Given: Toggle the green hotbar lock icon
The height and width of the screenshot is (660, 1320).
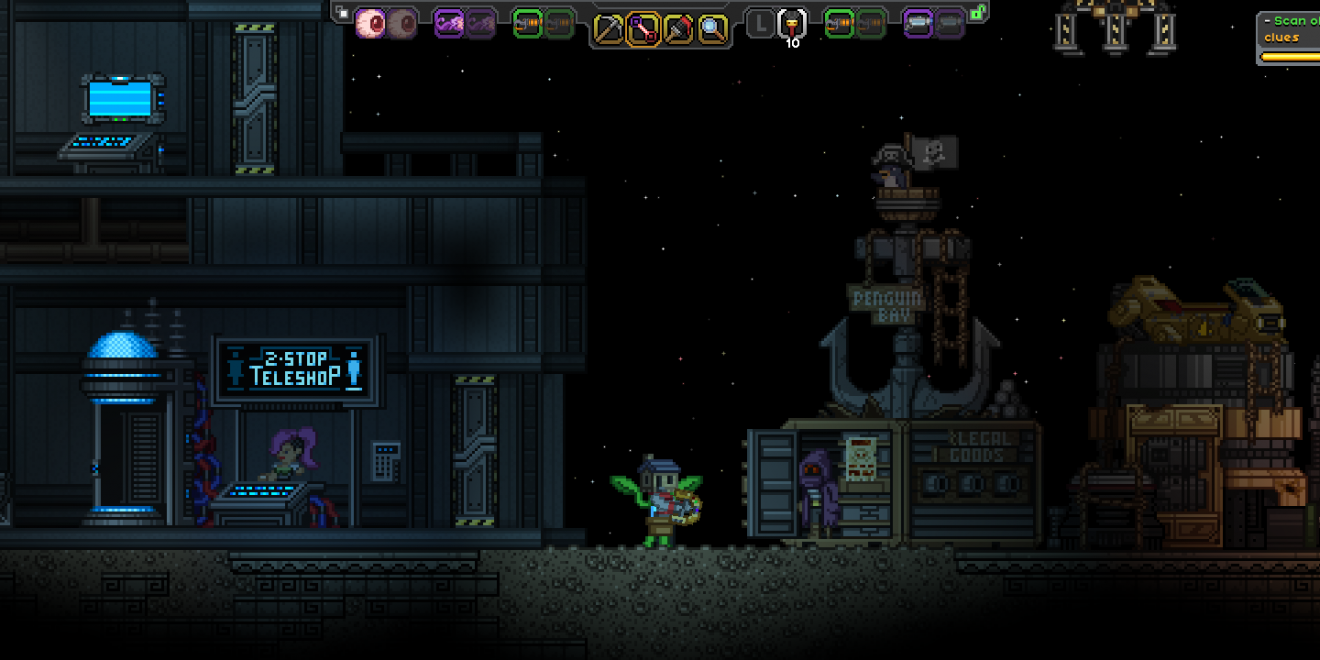Looking at the screenshot, I should [x=979, y=13].
